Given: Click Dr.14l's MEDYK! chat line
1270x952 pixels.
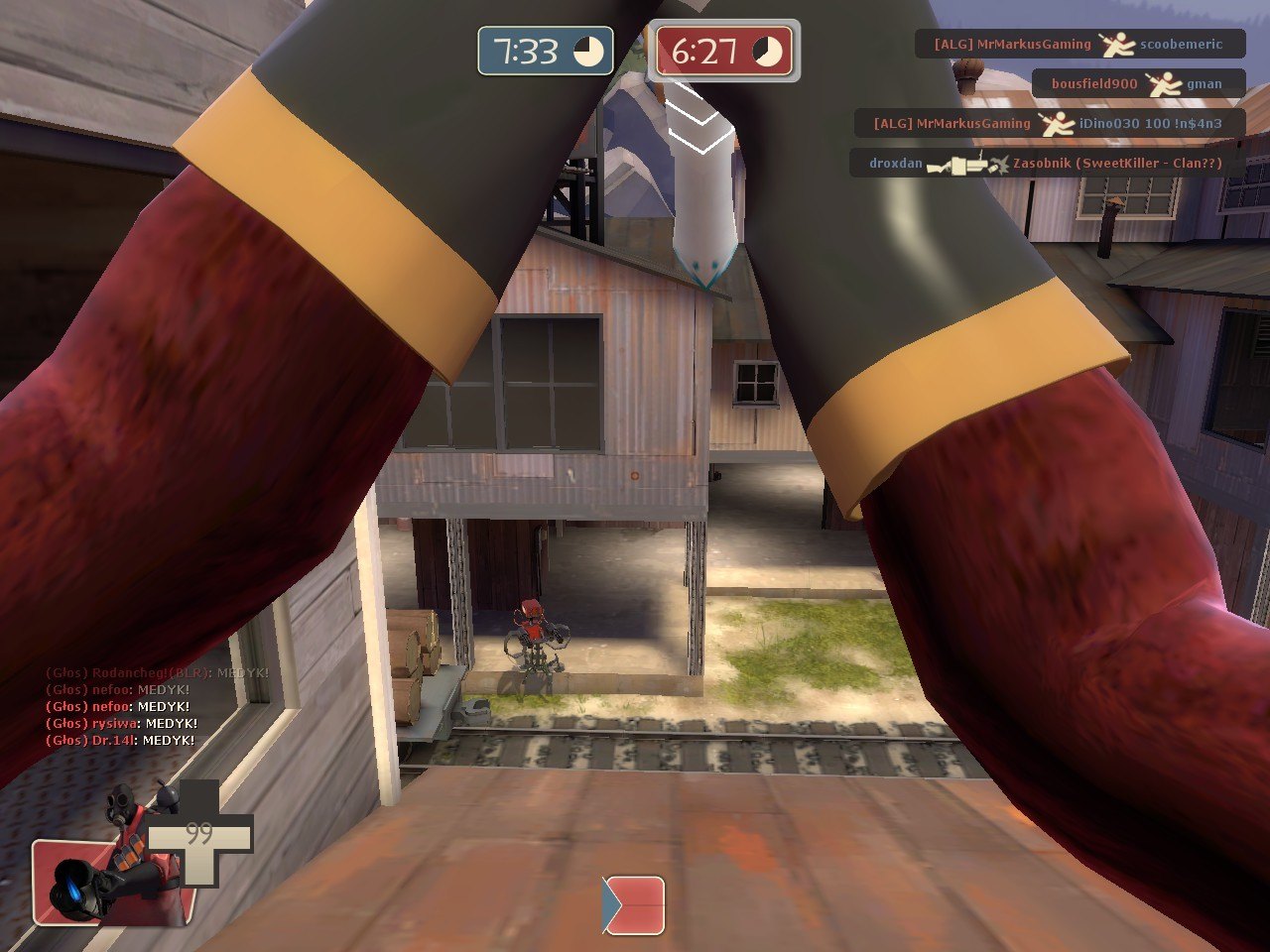Looking at the screenshot, I should point(120,740).
